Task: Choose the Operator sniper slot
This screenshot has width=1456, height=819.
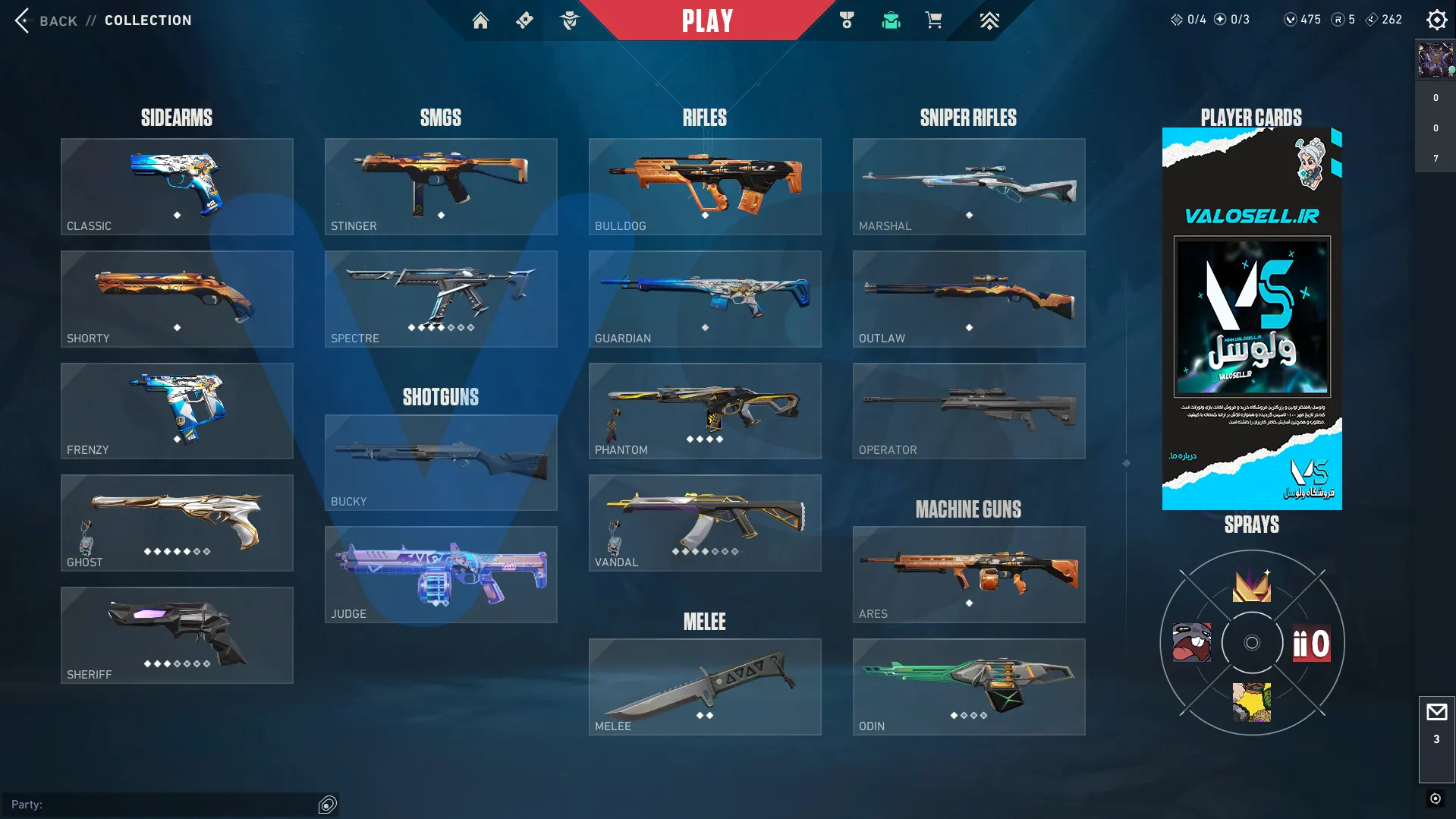Action: (x=969, y=411)
